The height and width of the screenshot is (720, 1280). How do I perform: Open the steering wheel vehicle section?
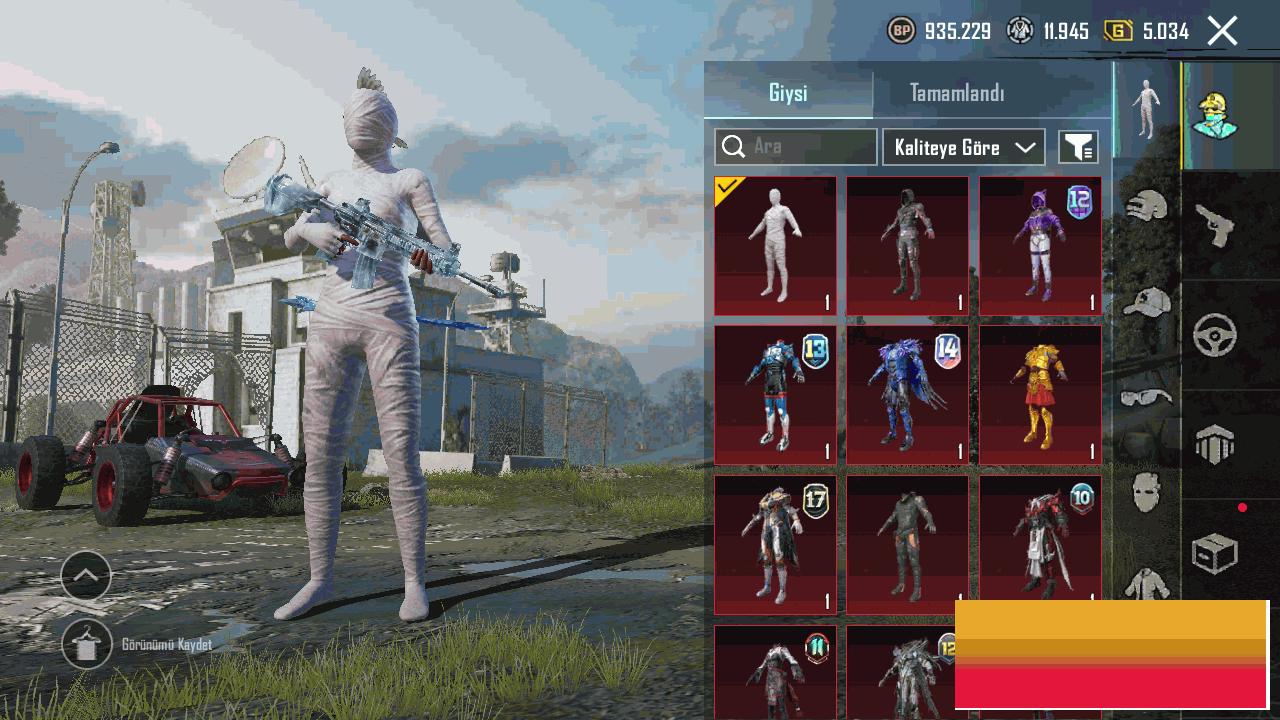point(1215,336)
